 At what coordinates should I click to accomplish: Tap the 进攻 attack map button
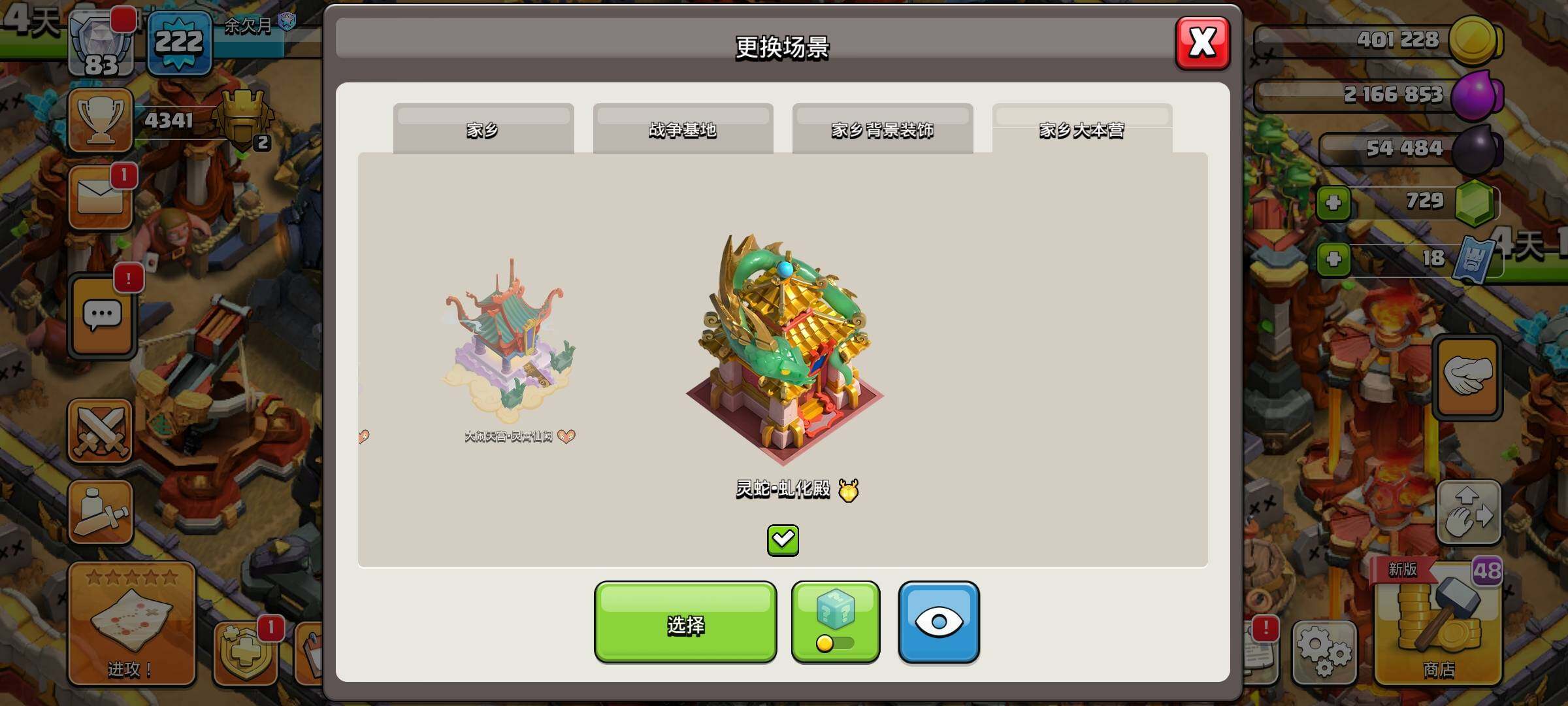pyautogui.click(x=131, y=624)
